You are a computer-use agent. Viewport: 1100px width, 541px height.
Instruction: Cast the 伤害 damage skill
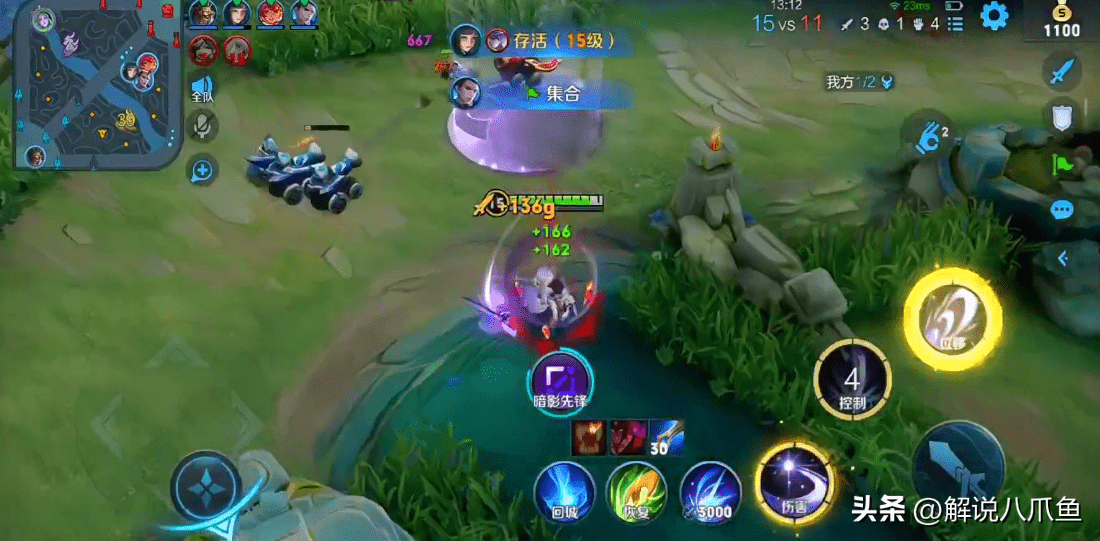tap(794, 483)
